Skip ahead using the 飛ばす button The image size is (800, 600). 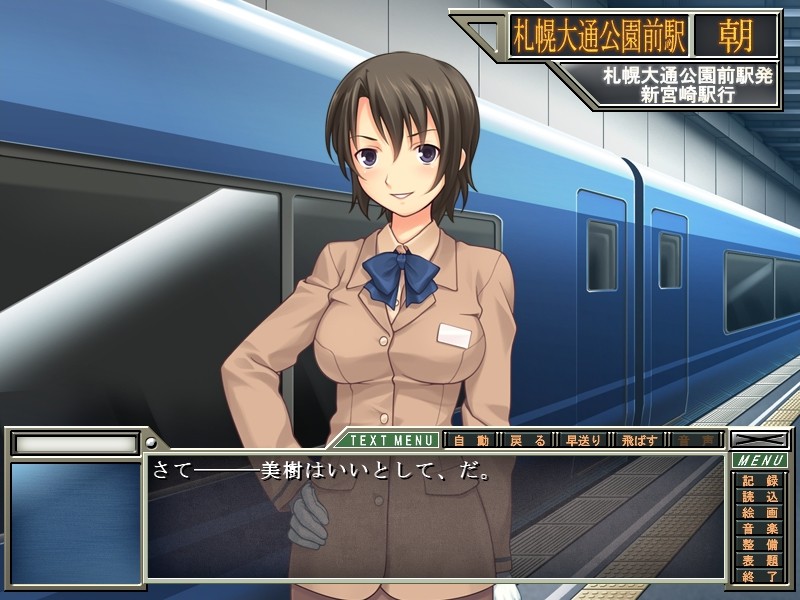pyautogui.click(x=641, y=440)
